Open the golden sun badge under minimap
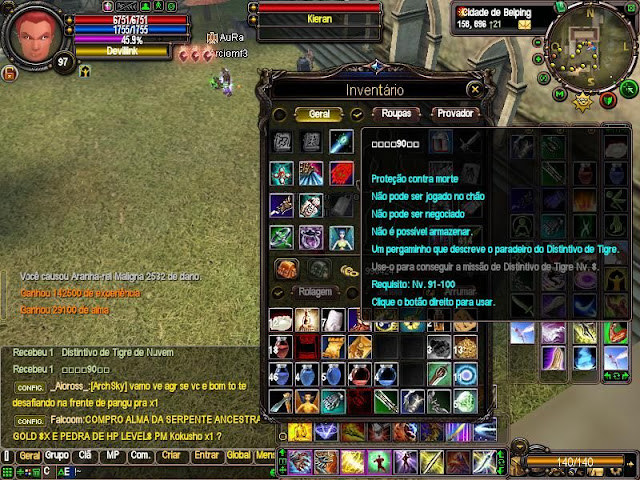Image resolution: width=640 pixels, height=480 pixels. (x=584, y=99)
